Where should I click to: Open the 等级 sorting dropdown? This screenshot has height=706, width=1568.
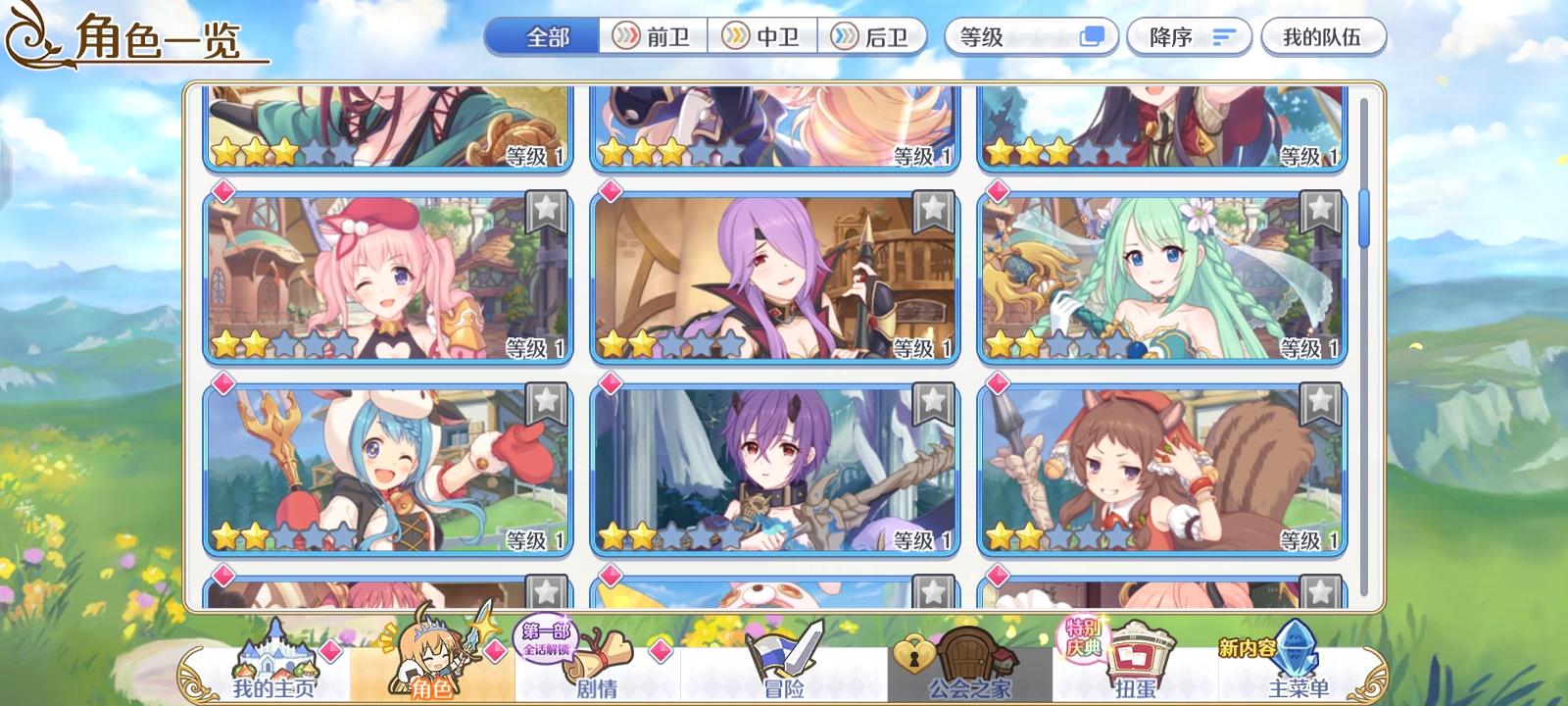(x=1019, y=37)
